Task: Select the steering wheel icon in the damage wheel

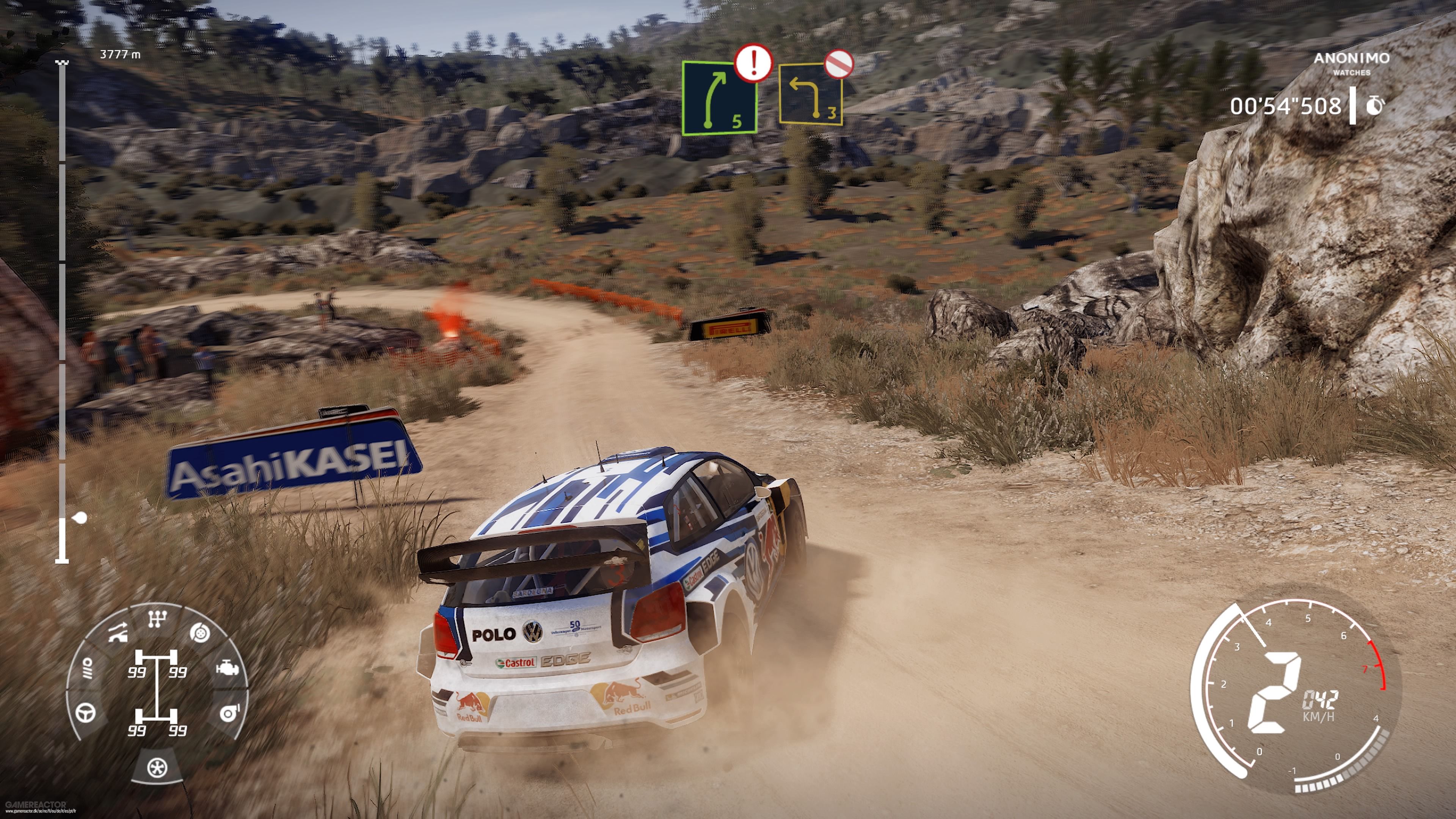Action: pyautogui.click(x=85, y=713)
